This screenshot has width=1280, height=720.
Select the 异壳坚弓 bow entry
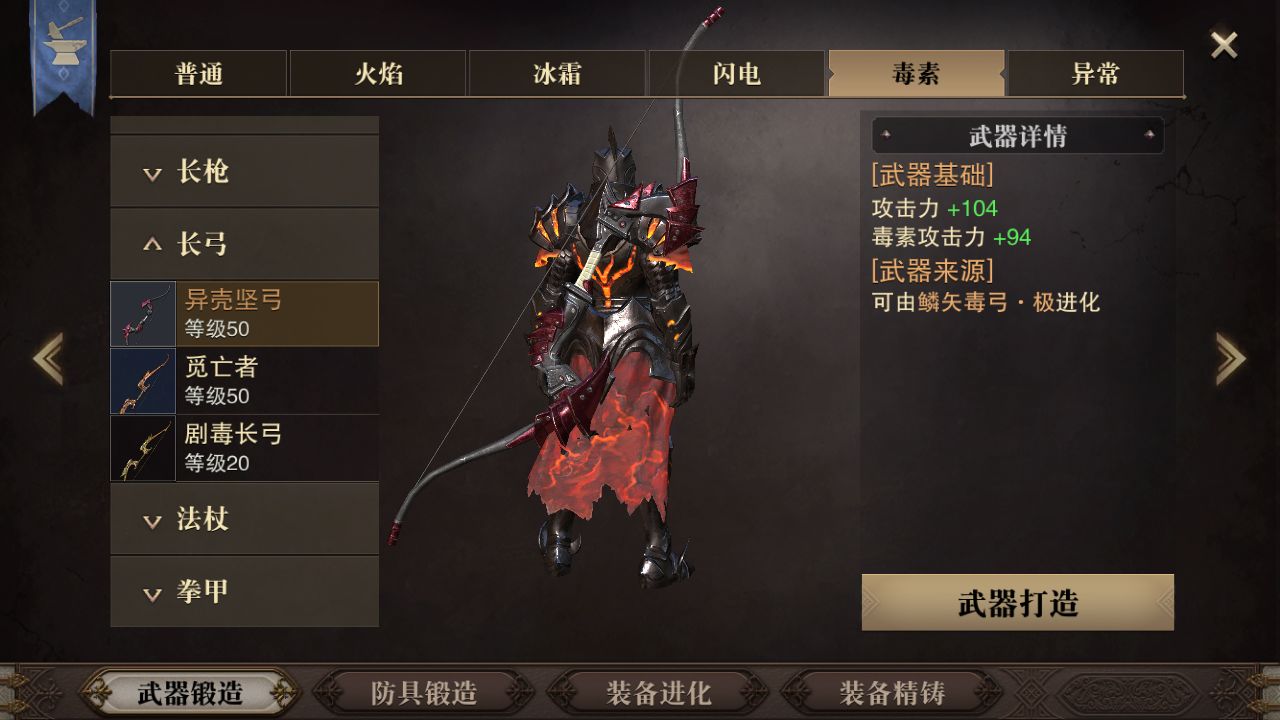tap(244, 314)
